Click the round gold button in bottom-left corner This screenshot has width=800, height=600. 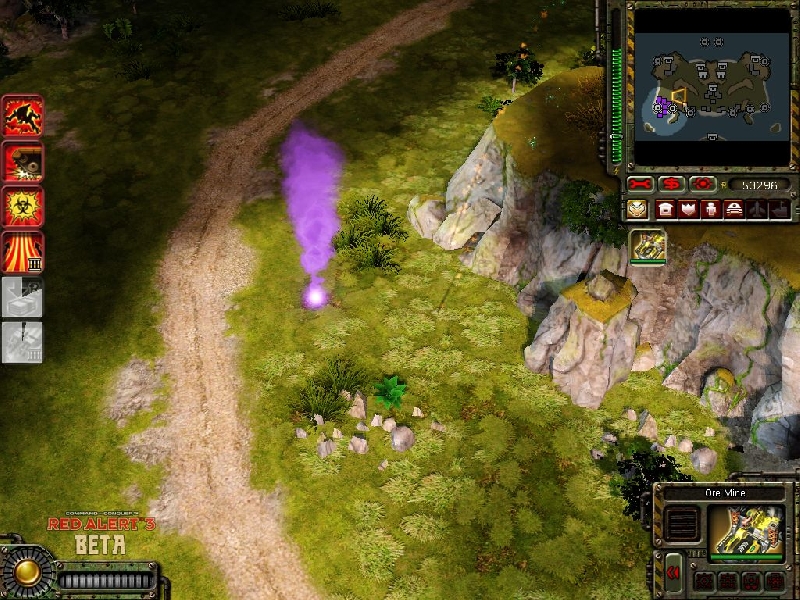tap(26, 572)
